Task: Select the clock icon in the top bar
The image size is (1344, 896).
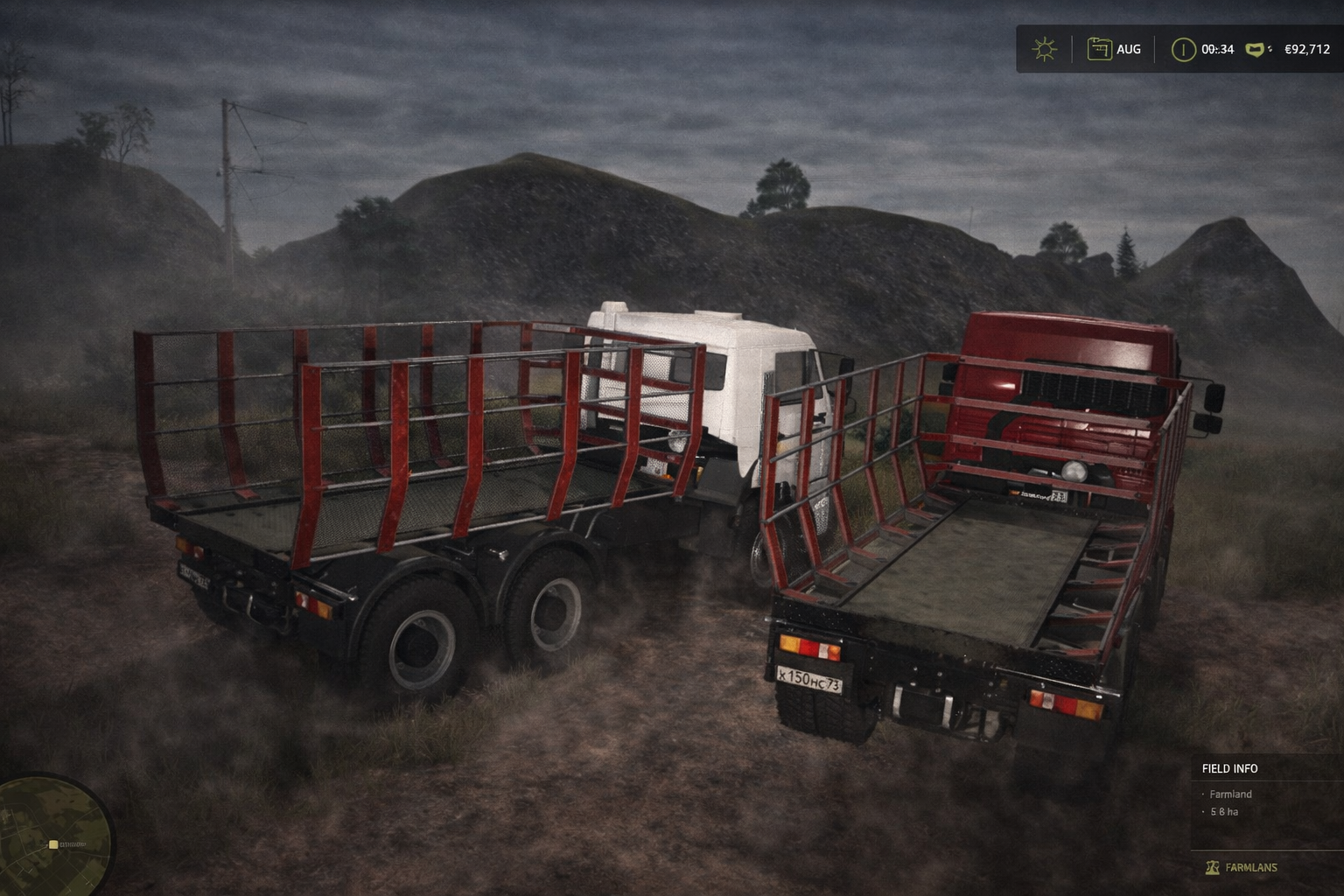Action: pos(1183,49)
